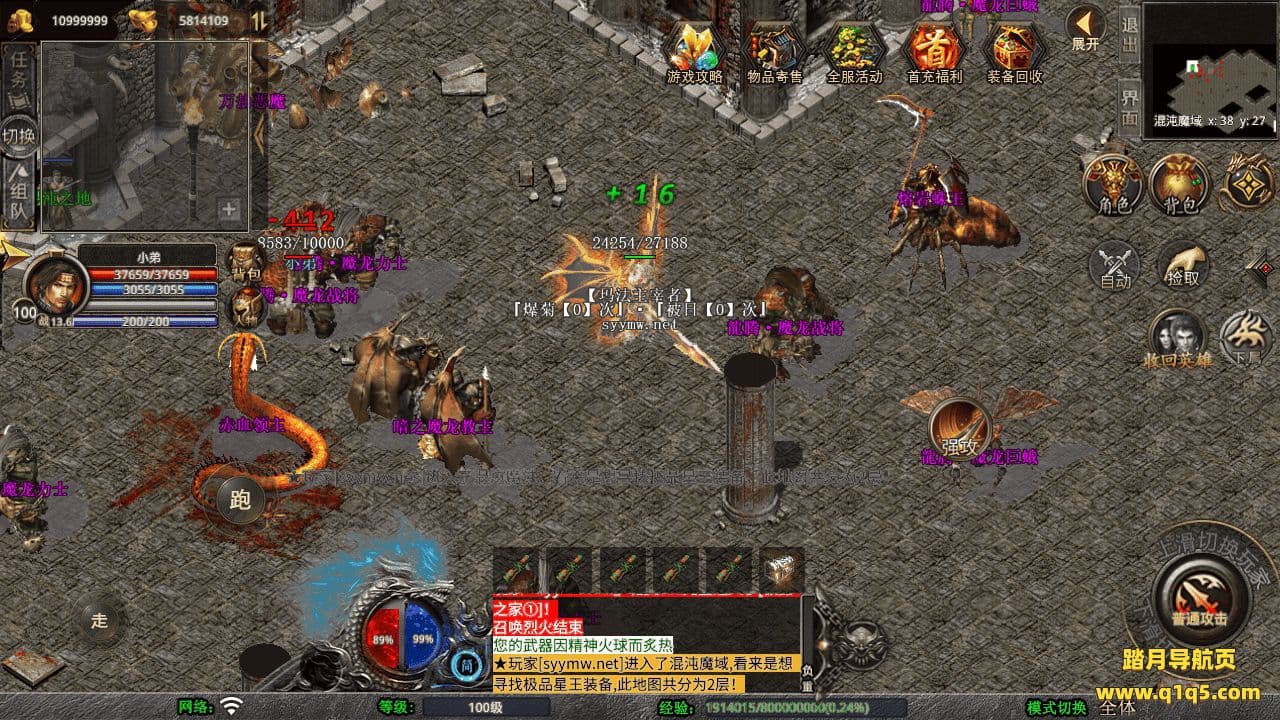Click the 收回英雄 recall hero button

1178,338
